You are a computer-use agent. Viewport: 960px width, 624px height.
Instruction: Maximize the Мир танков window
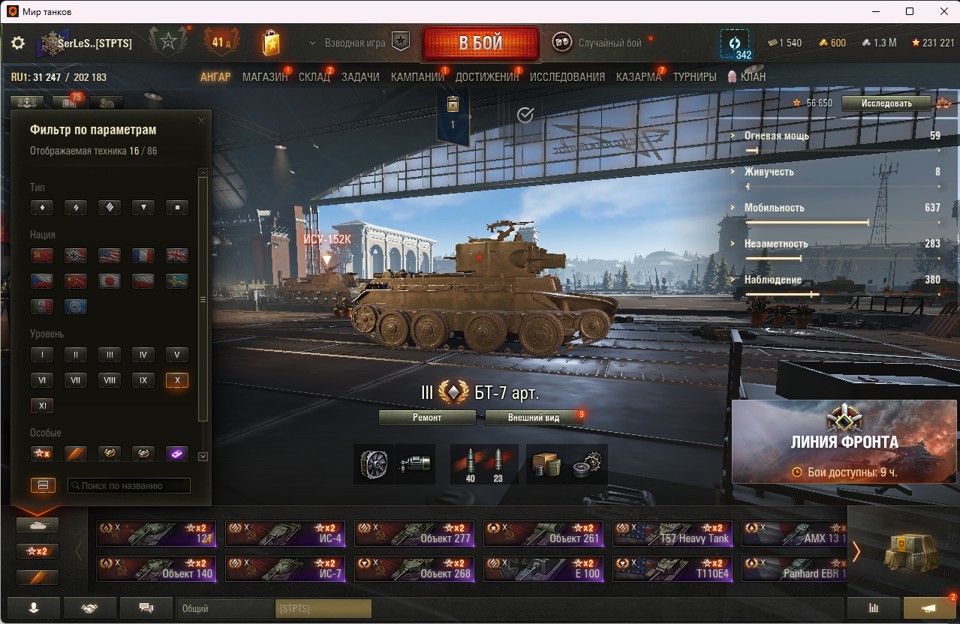909,11
